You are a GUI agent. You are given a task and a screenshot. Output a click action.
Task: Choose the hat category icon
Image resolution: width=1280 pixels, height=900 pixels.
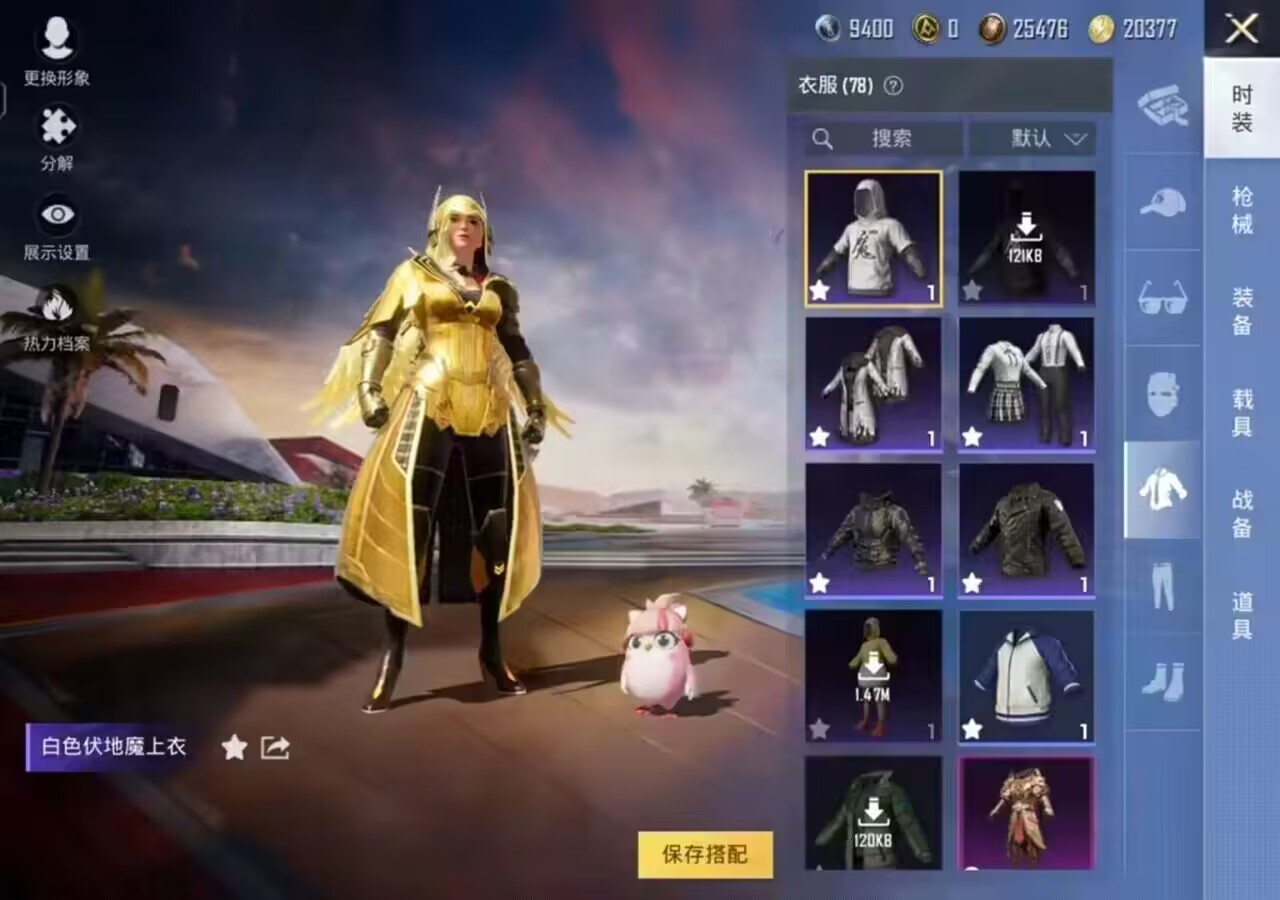pyautogui.click(x=1162, y=201)
